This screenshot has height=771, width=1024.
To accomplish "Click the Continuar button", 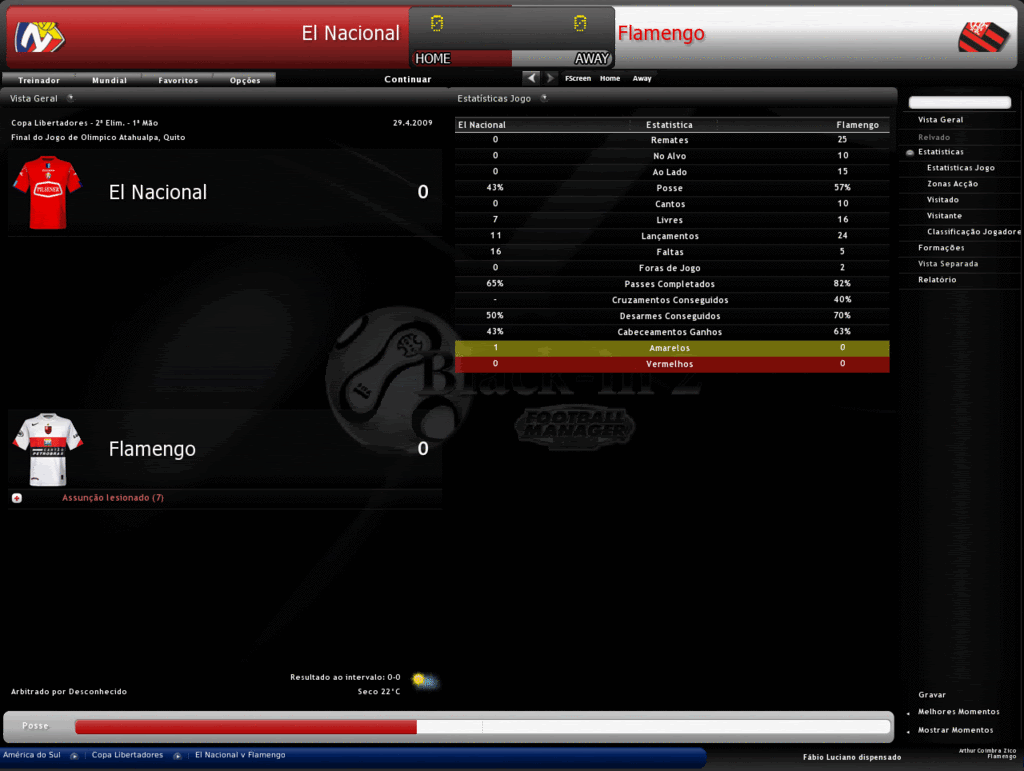I will point(408,79).
